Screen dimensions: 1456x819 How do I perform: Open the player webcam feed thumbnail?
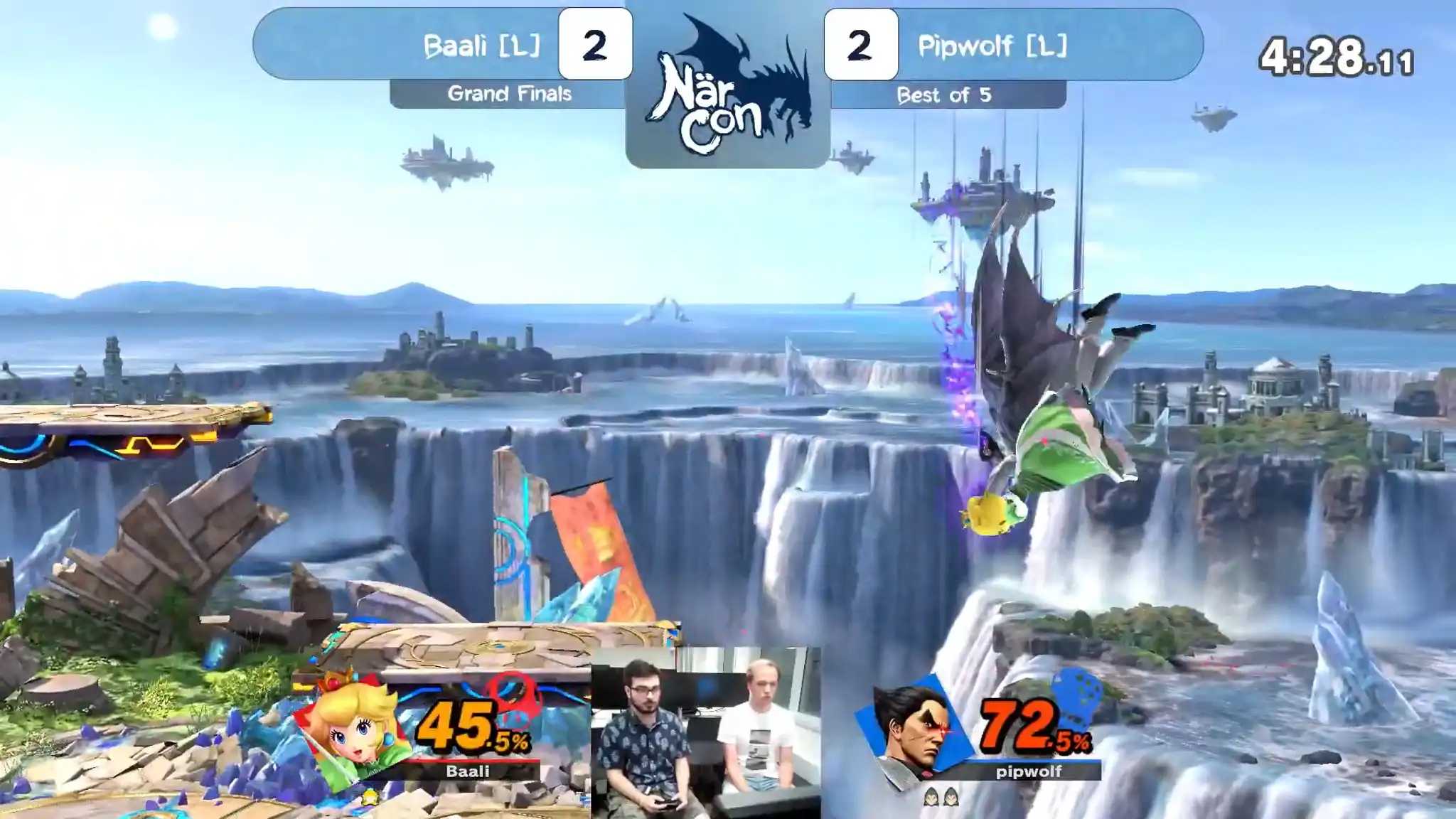click(705, 732)
